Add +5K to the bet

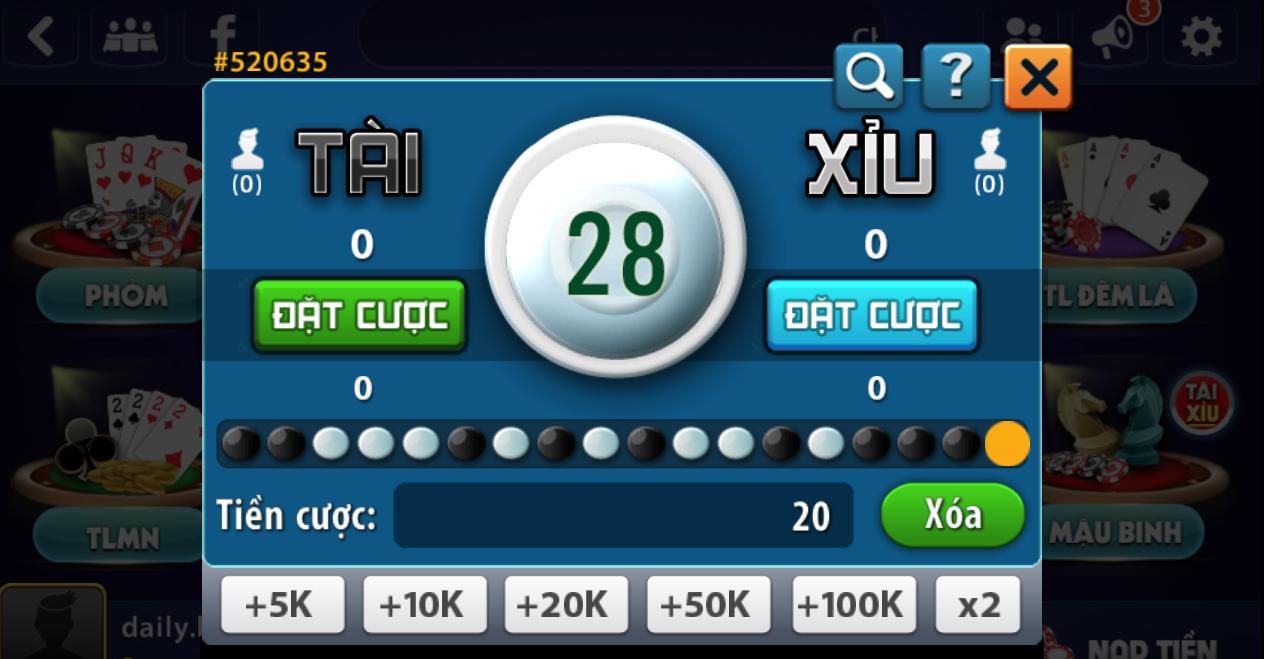pos(282,604)
